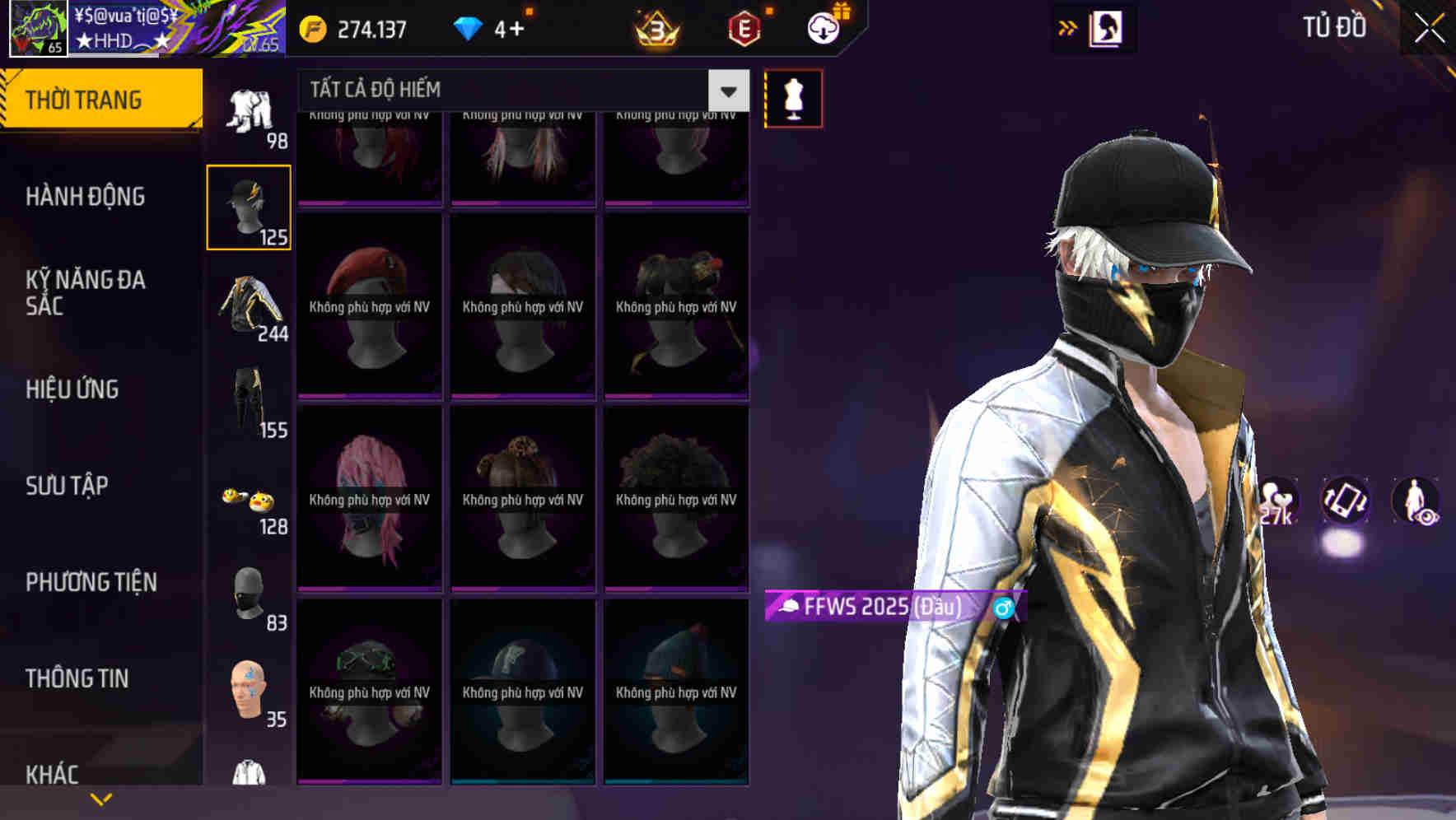Open the TẤT CẢ ĐỘ HIẾM rarity dropdown

(511, 90)
